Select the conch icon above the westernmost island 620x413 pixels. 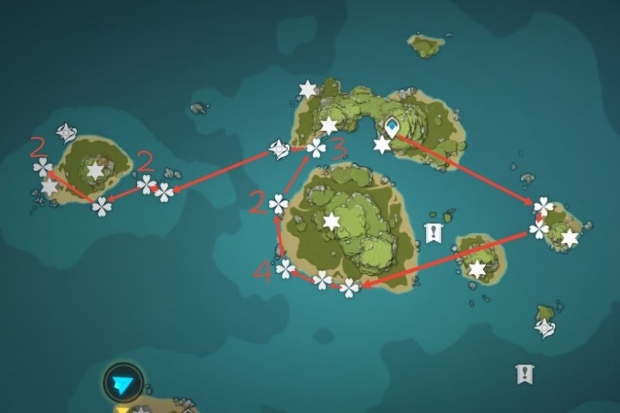coord(67,132)
